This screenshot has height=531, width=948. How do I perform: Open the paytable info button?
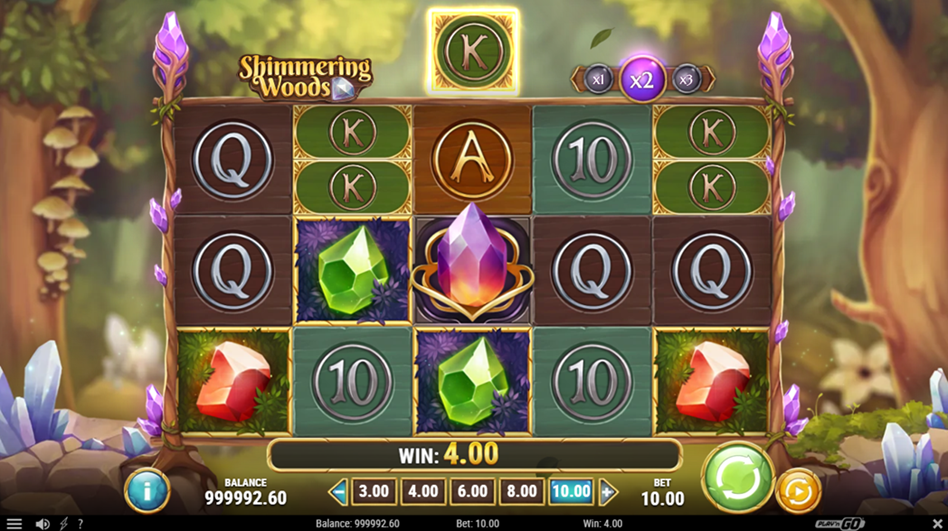147,491
